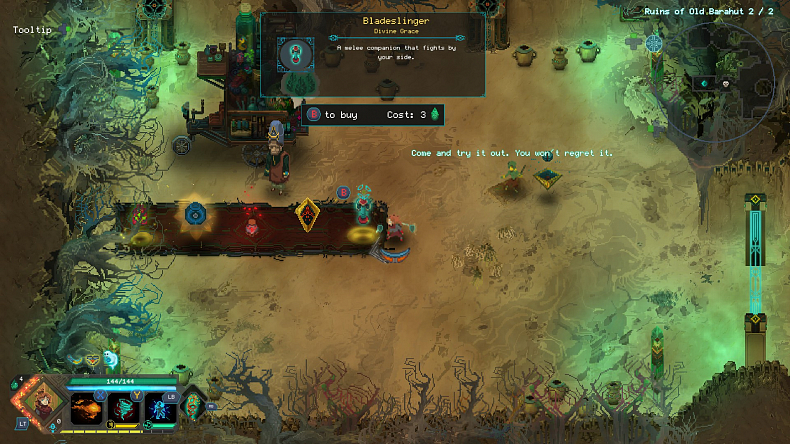Image resolution: width=790 pixels, height=444 pixels.
Task: Activate the fireball ability
Action: click(x=84, y=408)
